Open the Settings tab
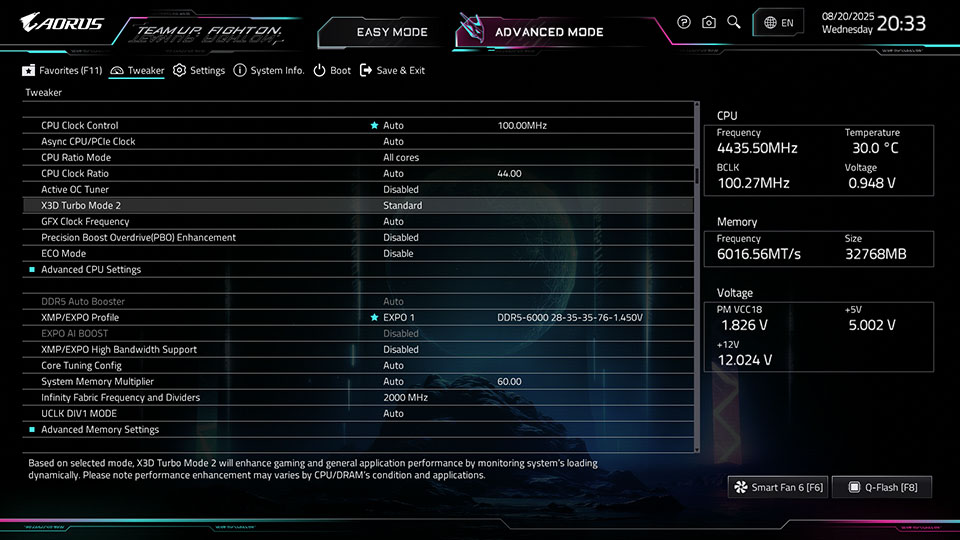This screenshot has height=540, width=960. tap(199, 71)
